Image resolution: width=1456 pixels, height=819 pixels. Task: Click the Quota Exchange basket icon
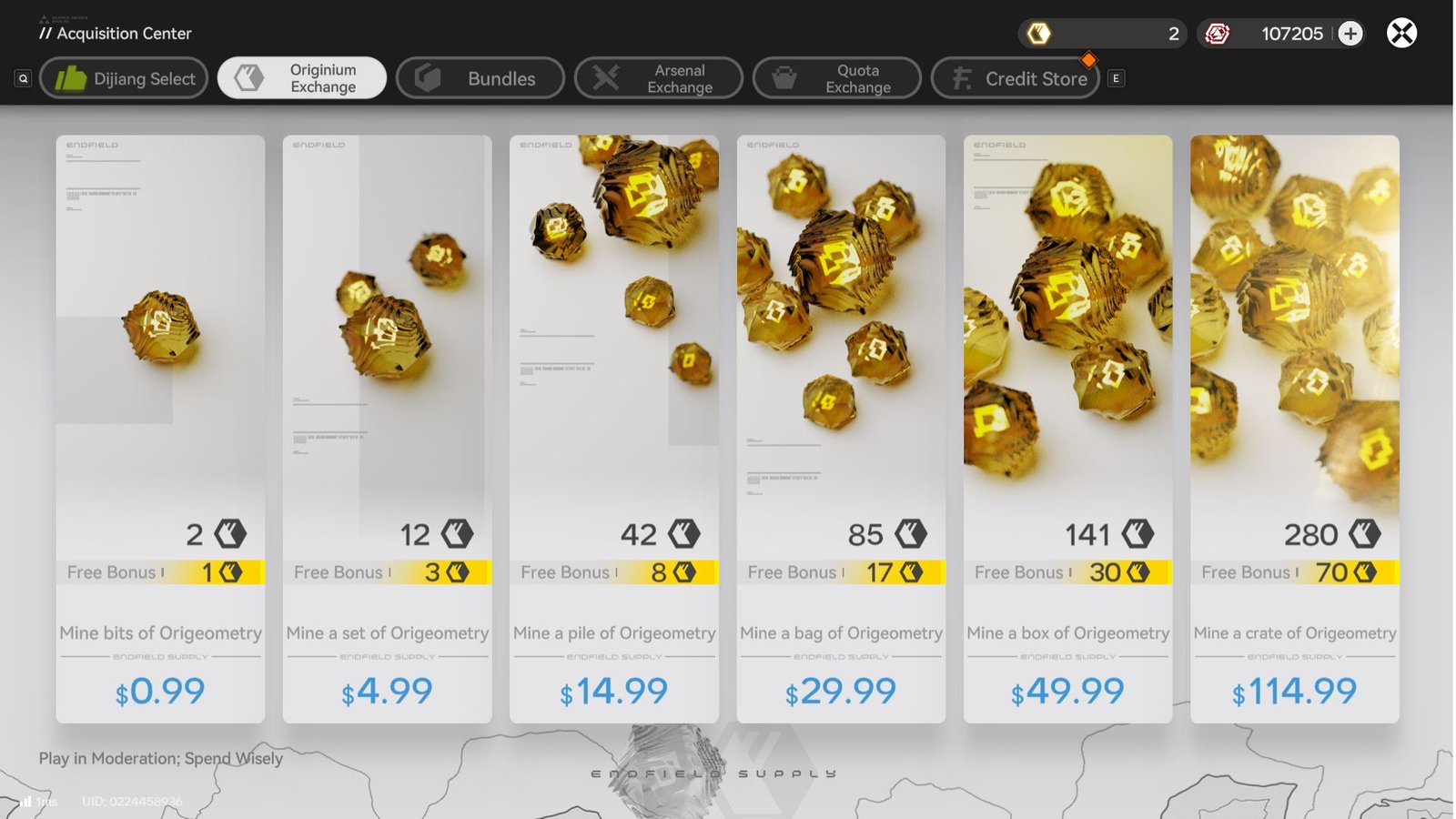click(x=782, y=77)
